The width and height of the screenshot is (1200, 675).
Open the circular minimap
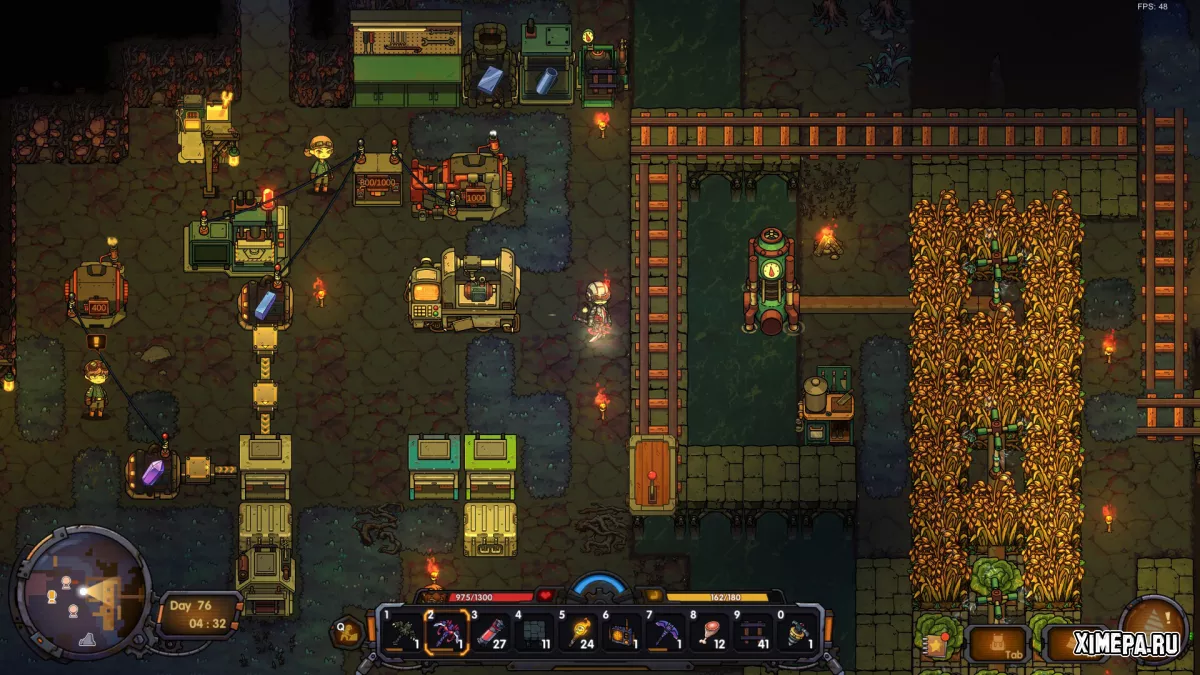(x=85, y=588)
